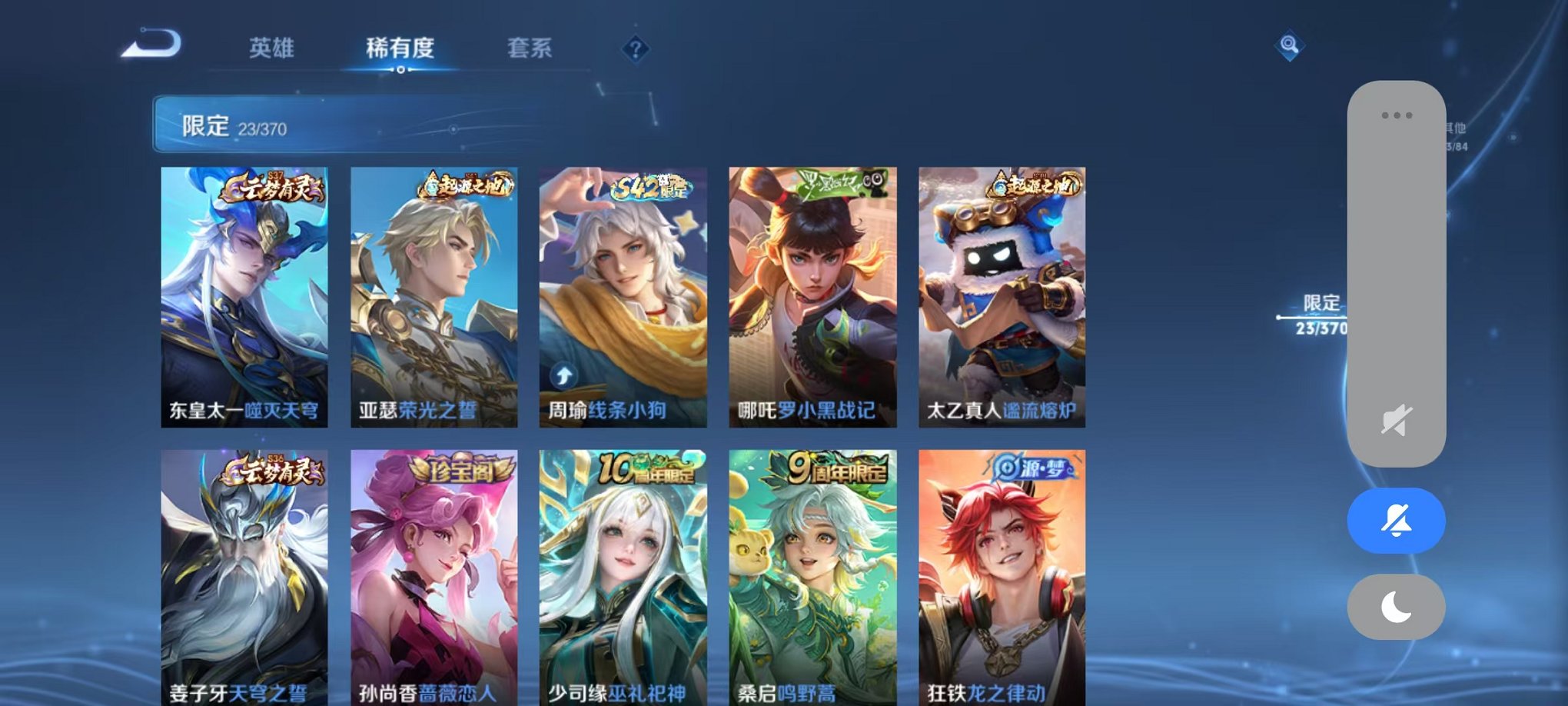Image resolution: width=1568 pixels, height=706 pixels.
Task: Click the 云梦有灵 badge on 东皇太一 card
Action: [271, 188]
